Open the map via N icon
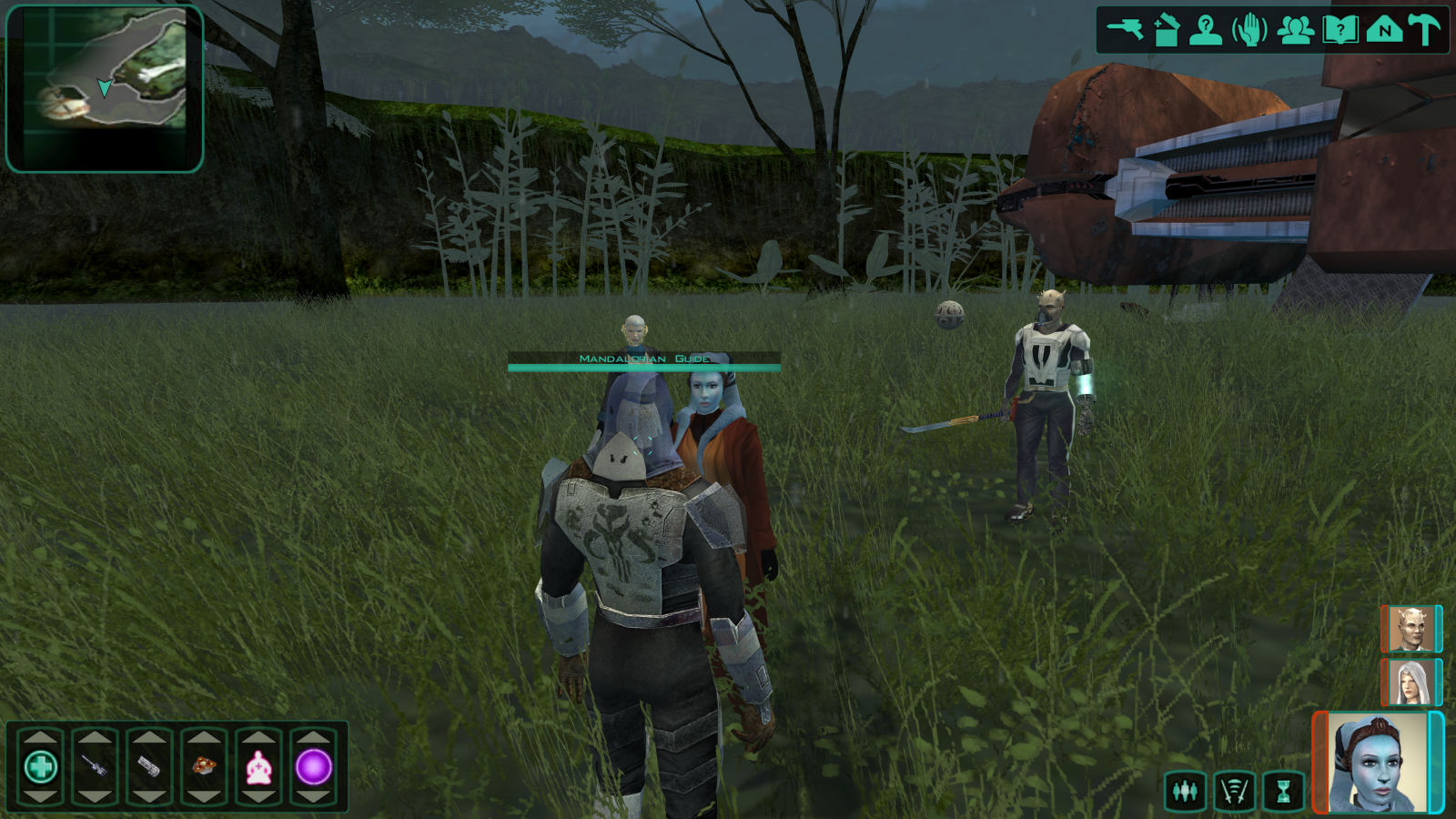This screenshot has width=1456, height=819. [1383, 30]
